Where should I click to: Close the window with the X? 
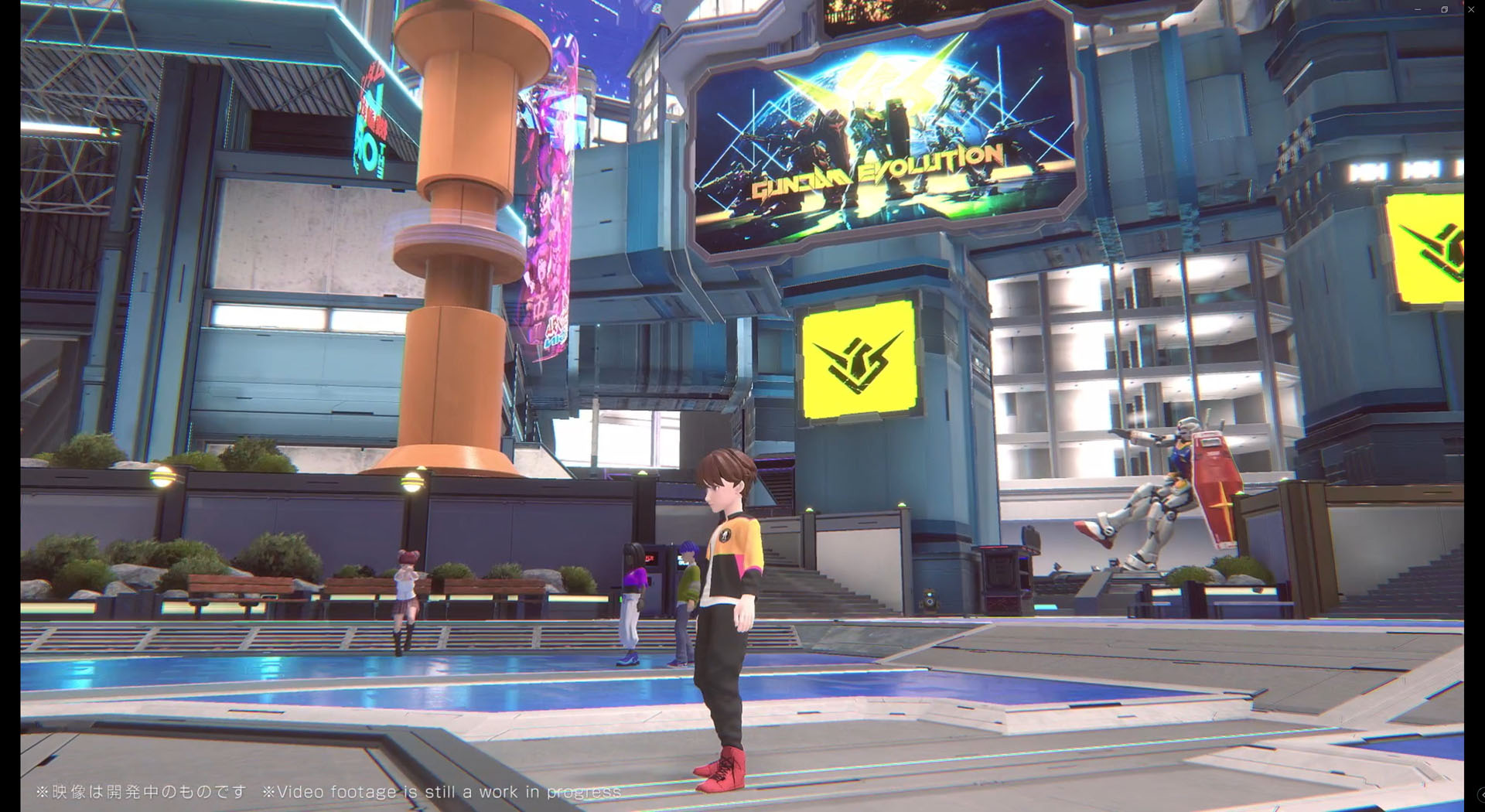click(x=1471, y=9)
